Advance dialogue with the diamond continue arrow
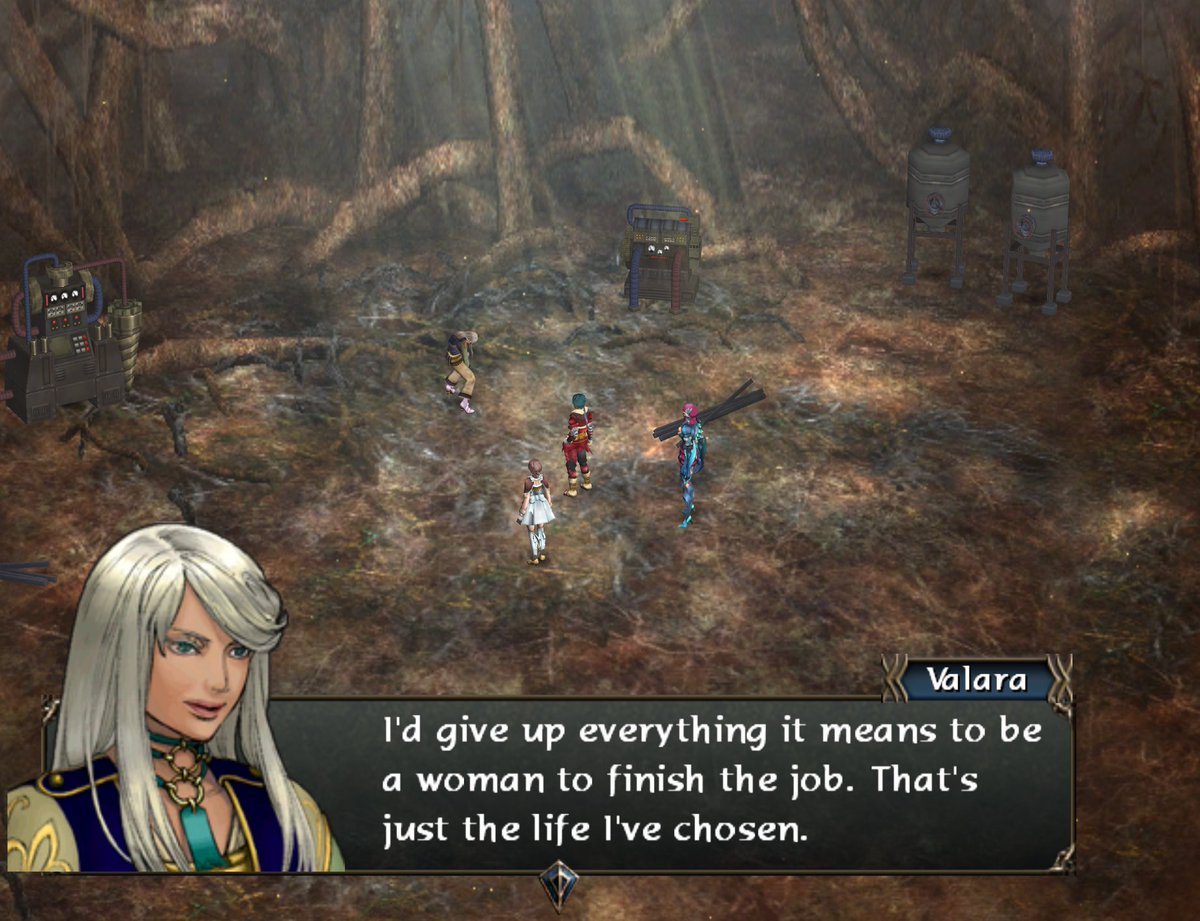1200x921 pixels. click(x=558, y=884)
